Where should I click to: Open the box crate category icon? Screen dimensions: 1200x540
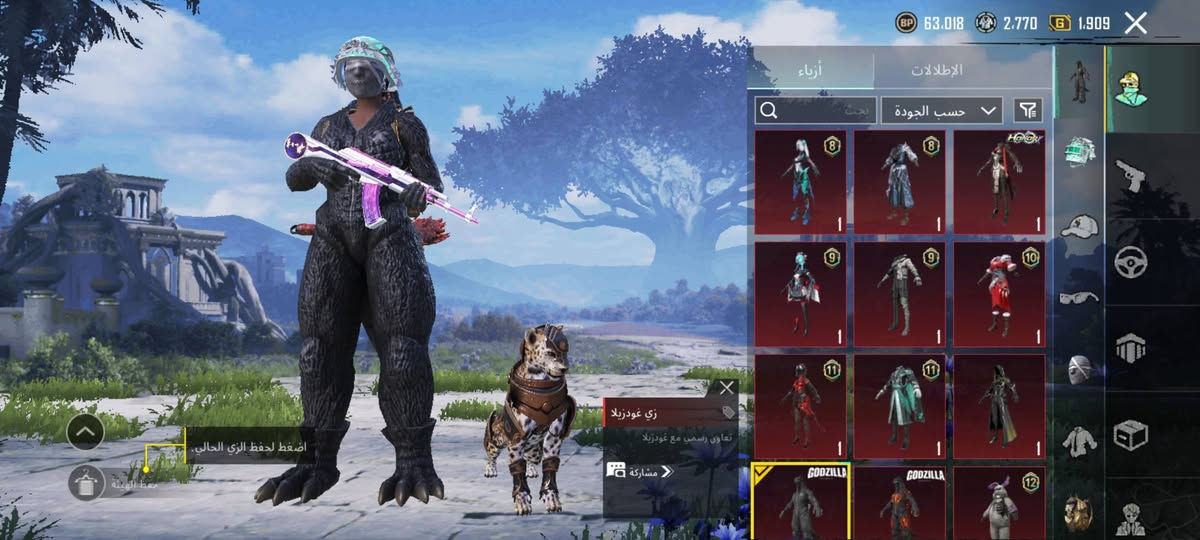click(1130, 435)
